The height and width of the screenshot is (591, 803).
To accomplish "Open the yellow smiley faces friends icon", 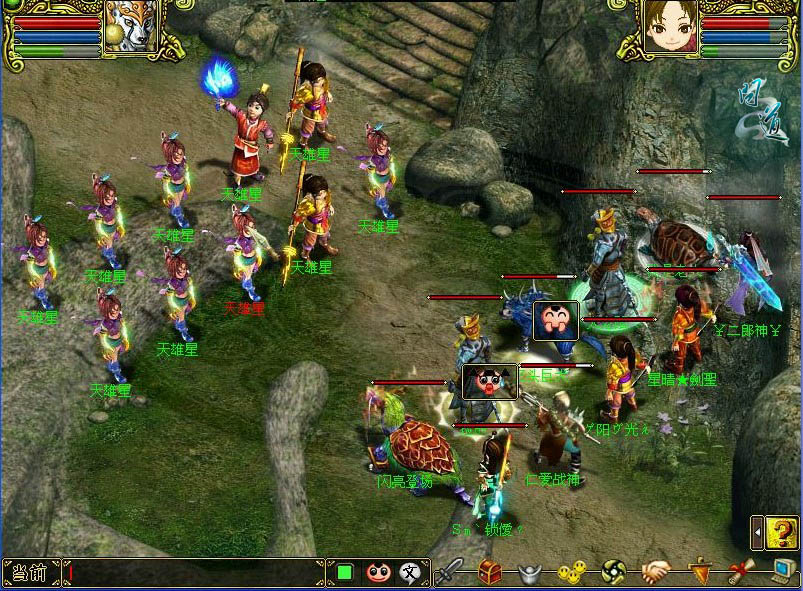I will click(570, 573).
